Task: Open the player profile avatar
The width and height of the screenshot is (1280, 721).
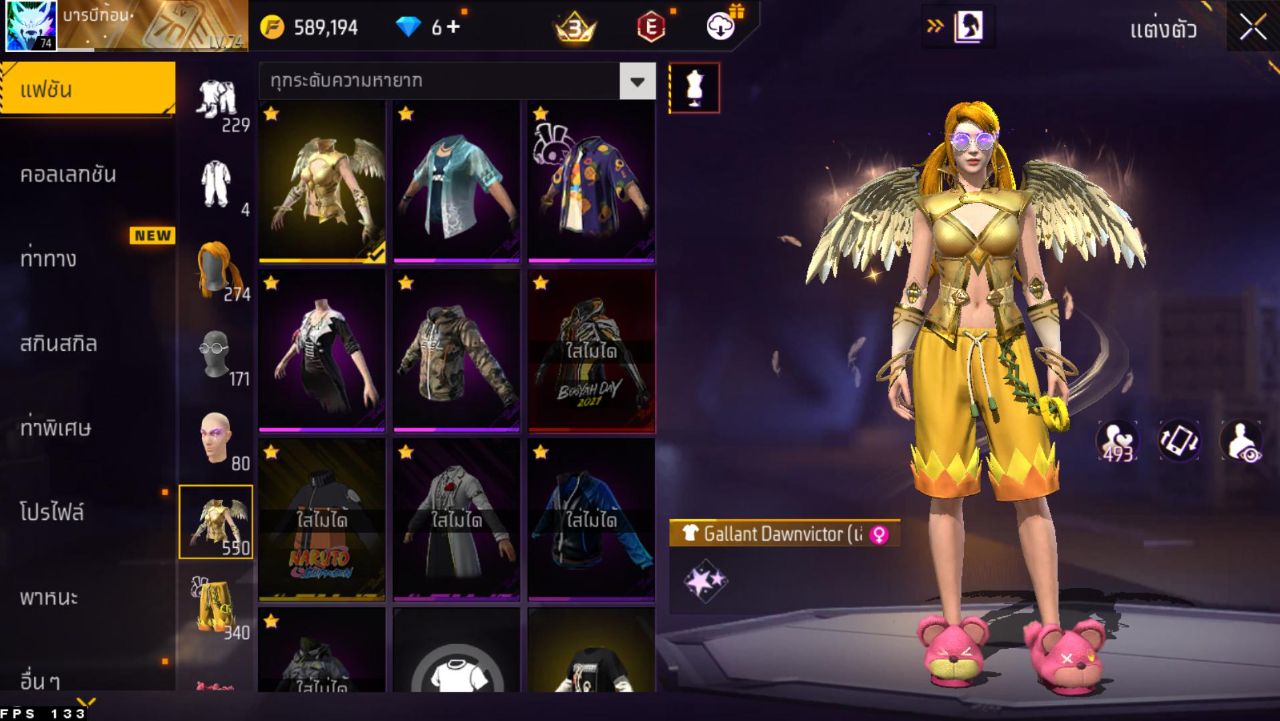Action: point(31,27)
